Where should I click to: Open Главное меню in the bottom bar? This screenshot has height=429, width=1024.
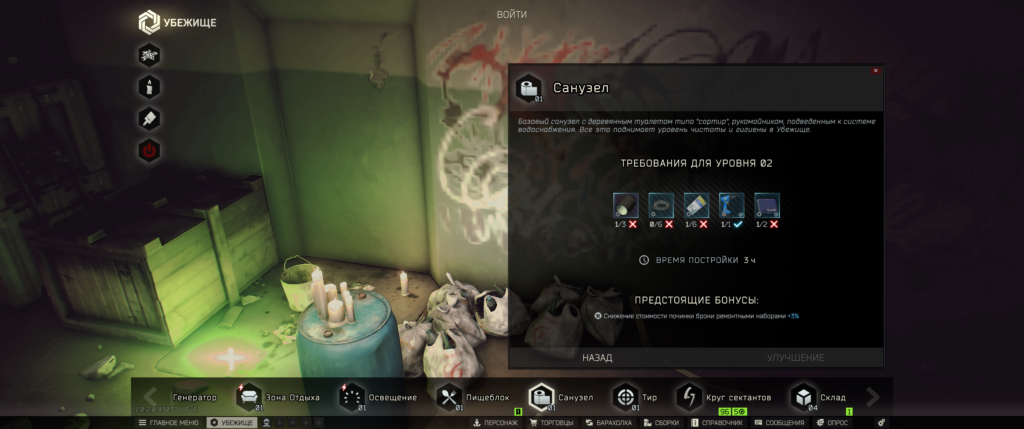[169, 423]
